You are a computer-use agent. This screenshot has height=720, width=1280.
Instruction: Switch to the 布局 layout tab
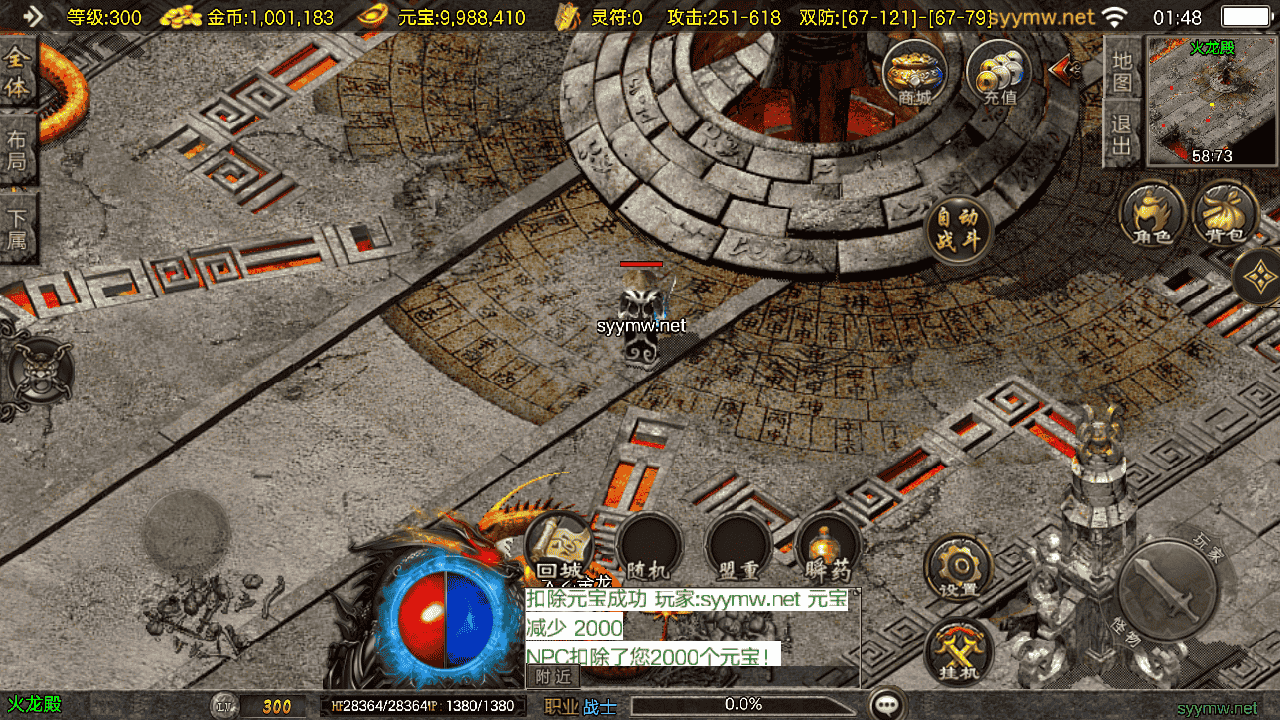pyautogui.click(x=18, y=151)
